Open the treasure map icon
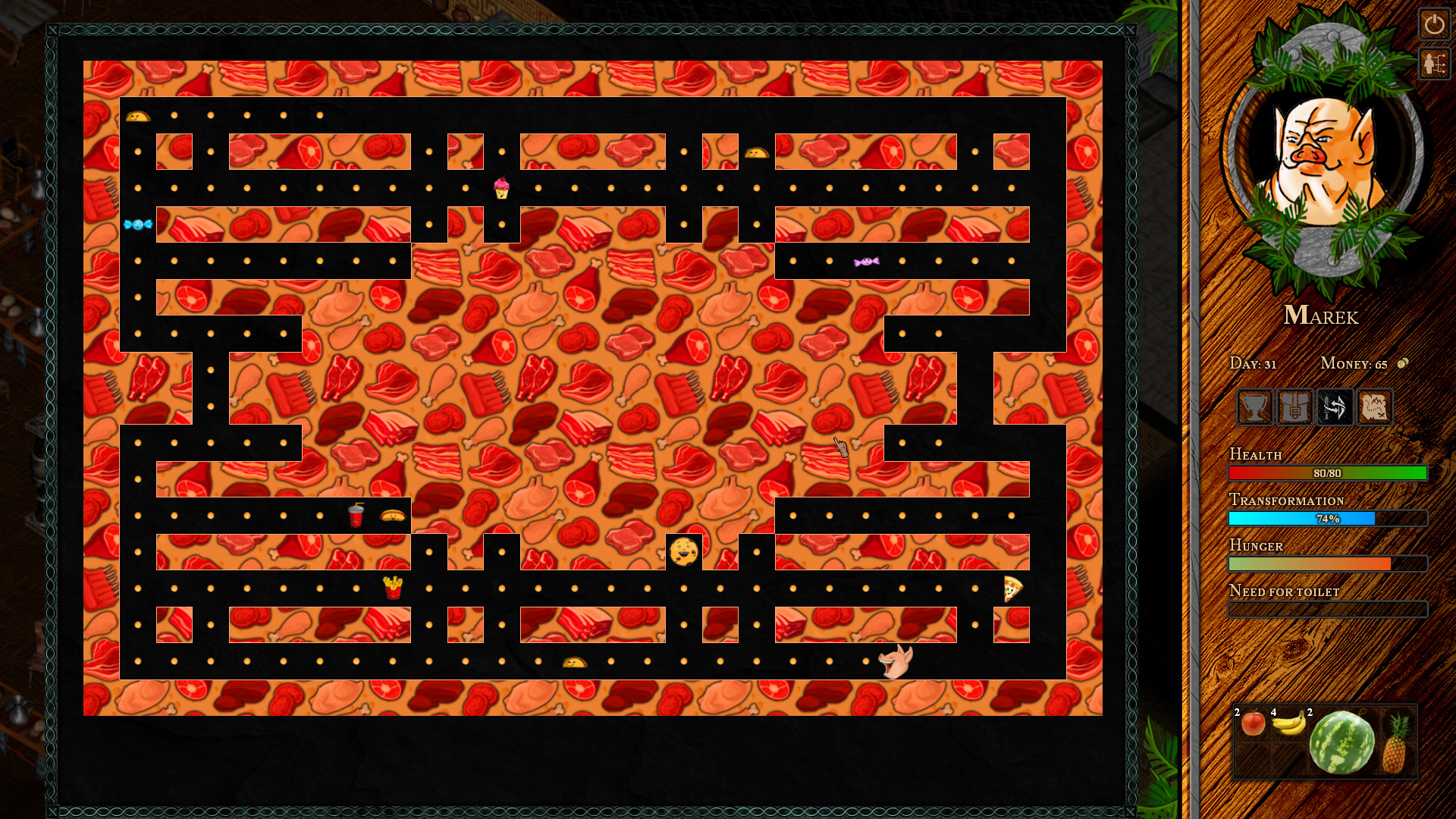Viewport: 1456px width, 819px height. (1376, 408)
